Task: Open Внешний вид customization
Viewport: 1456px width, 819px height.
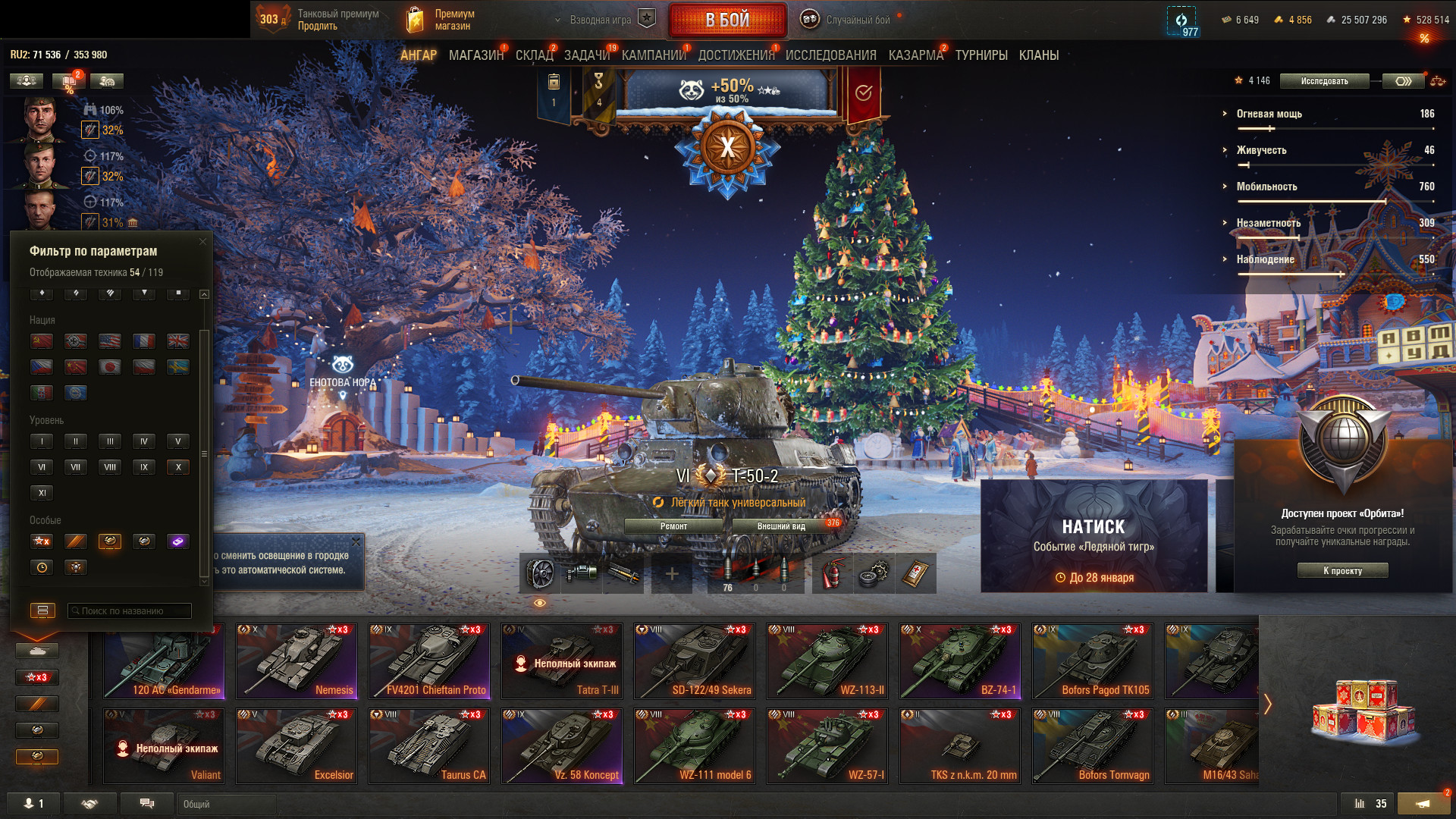Action: point(781,526)
